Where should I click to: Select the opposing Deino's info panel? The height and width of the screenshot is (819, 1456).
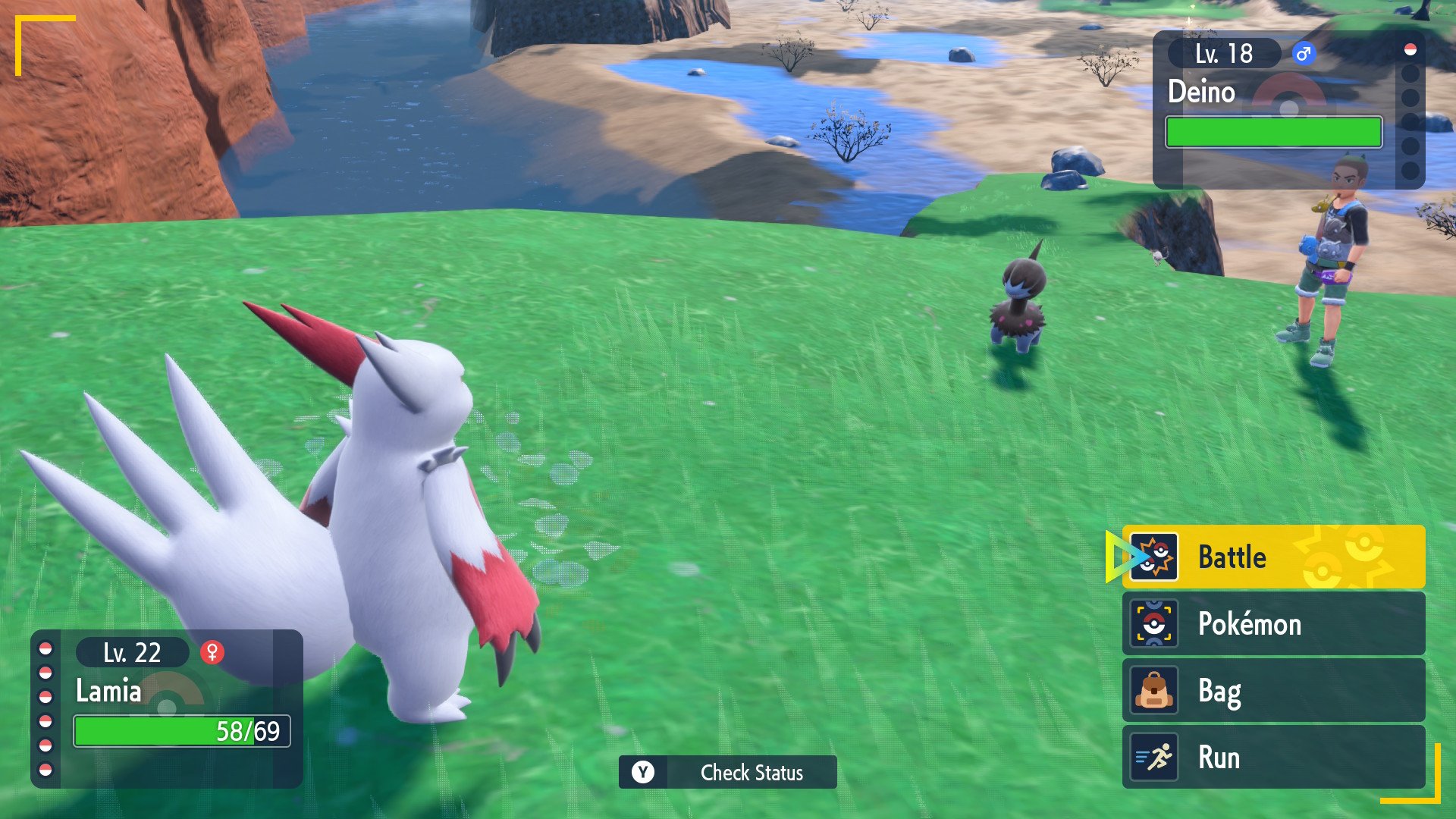click(1282, 110)
